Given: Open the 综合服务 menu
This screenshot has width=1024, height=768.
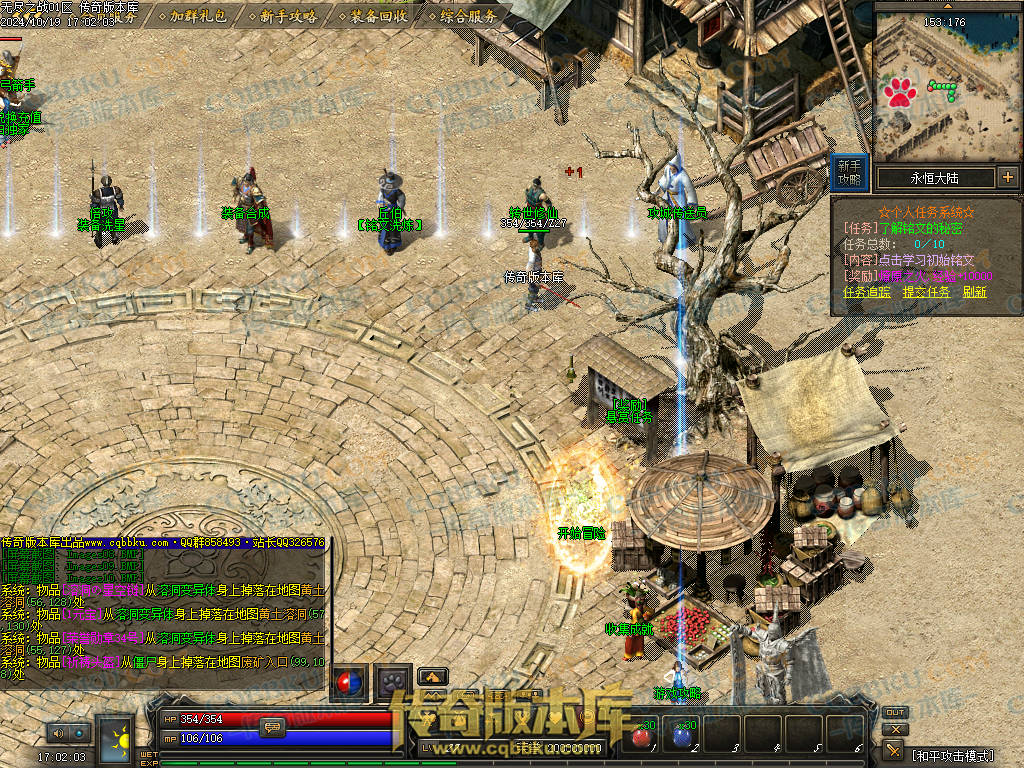Looking at the screenshot, I should point(468,16).
